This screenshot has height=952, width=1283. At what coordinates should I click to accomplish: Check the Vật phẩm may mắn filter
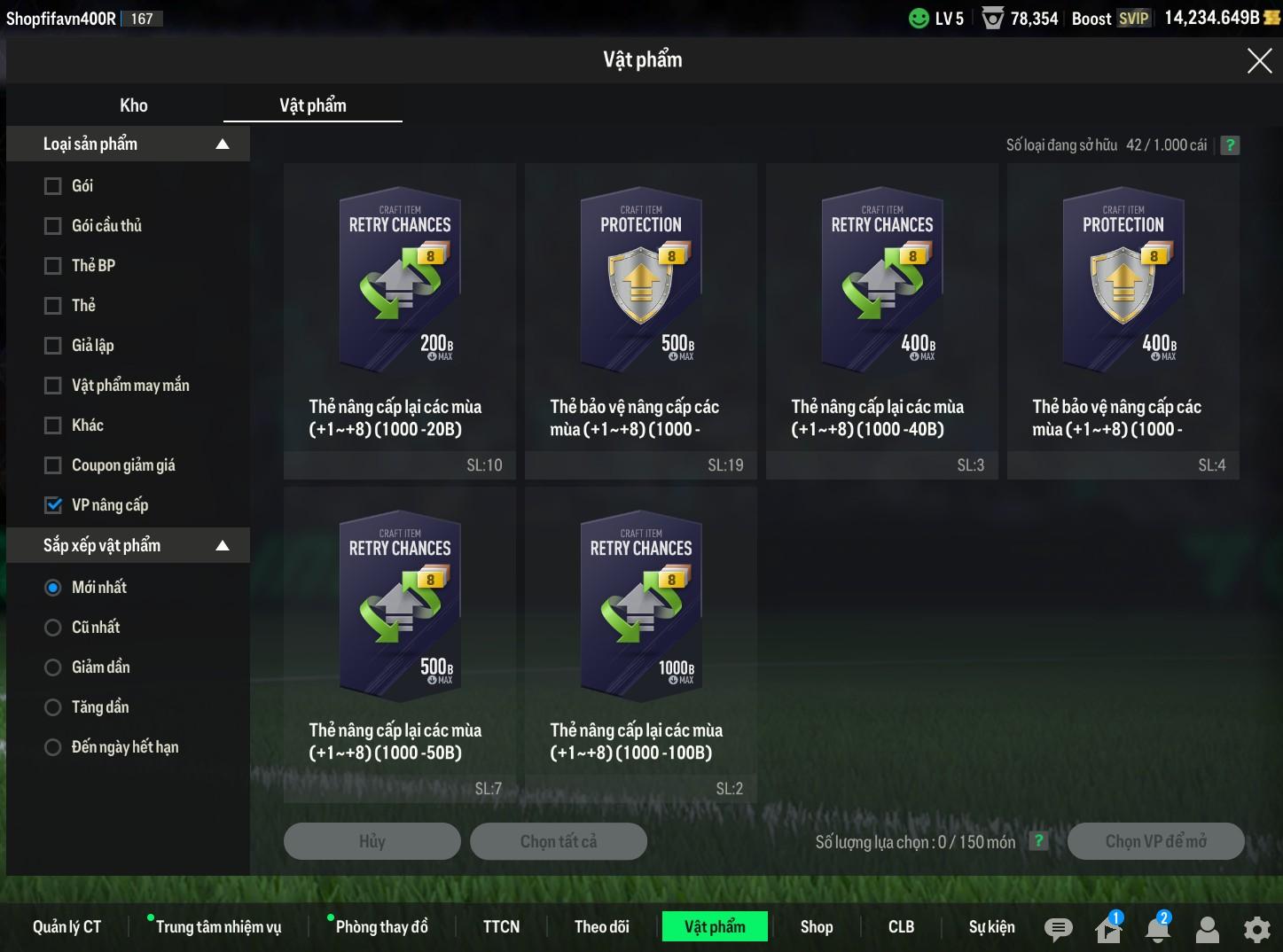pyautogui.click(x=53, y=386)
